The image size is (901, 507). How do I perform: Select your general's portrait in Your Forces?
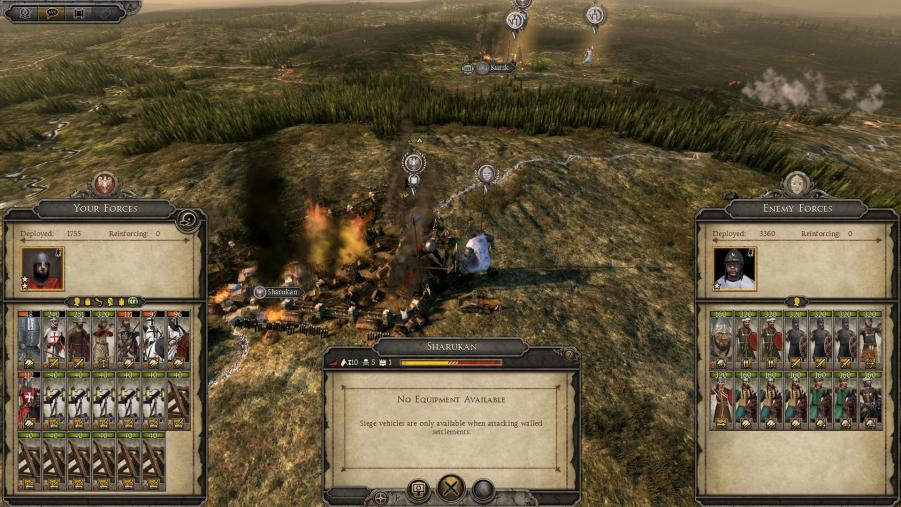point(42,268)
